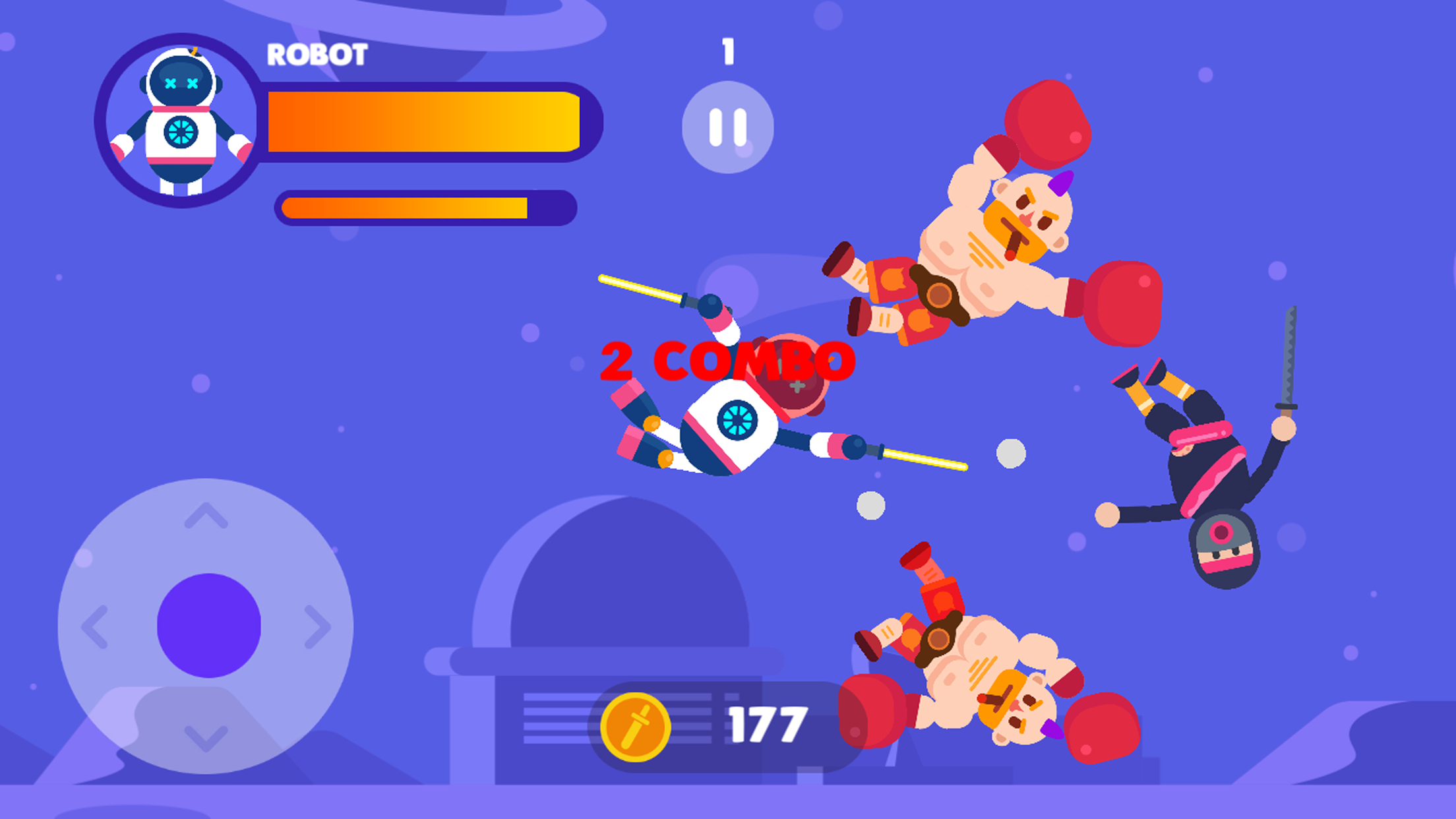Select the ROBOT name label

[317, 56]
